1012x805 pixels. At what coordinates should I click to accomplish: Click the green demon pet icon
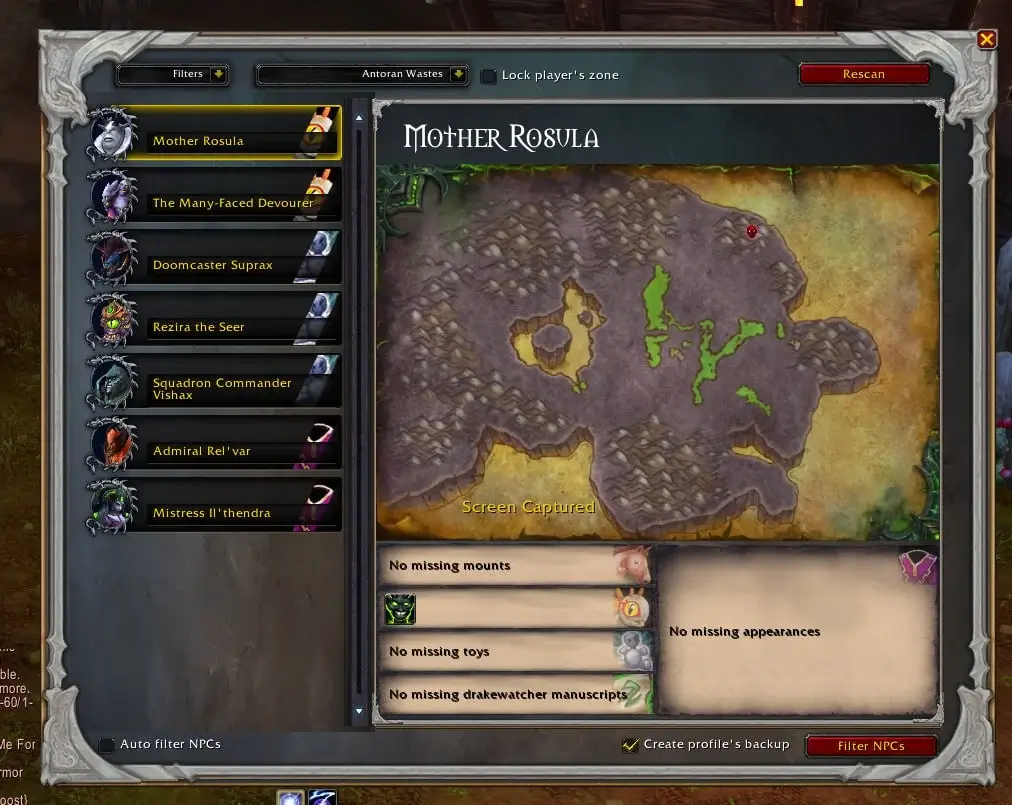(x=400, y=609)
